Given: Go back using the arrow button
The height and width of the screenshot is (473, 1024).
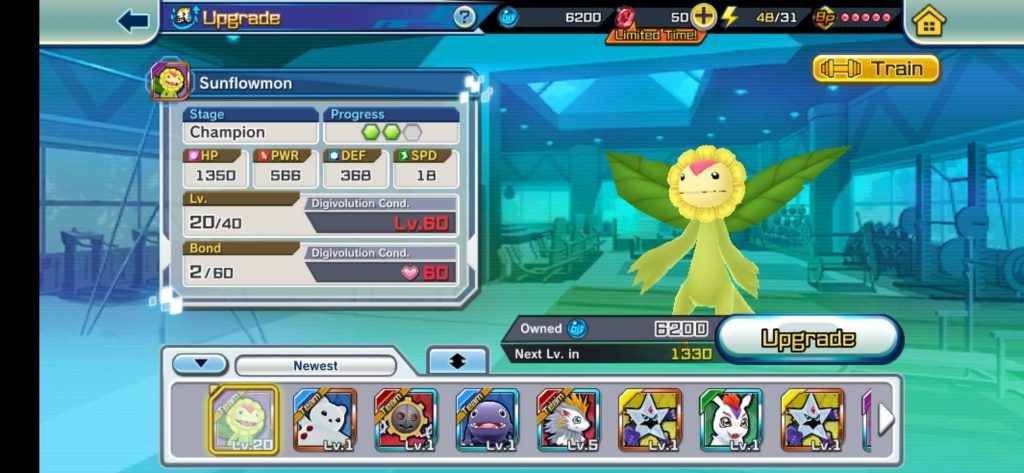Looking at the screenshot, I should 133,20.
